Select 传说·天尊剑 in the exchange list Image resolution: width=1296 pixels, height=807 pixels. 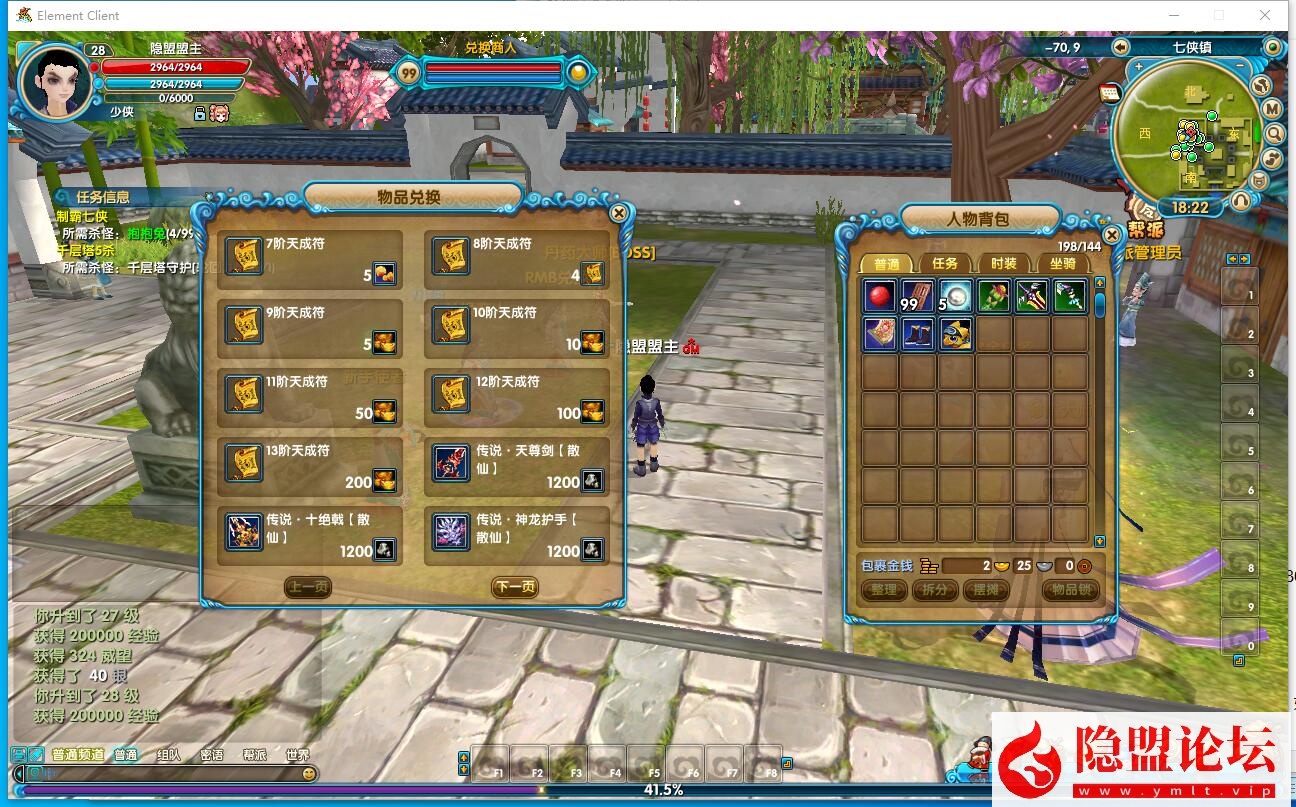coord(517,466)
